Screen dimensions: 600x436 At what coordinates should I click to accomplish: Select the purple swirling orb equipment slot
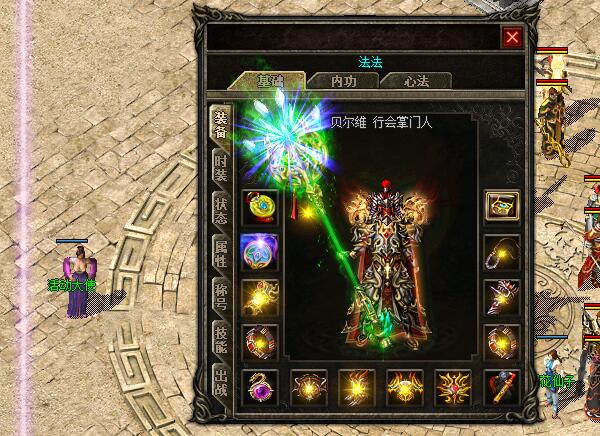[260, 251]
